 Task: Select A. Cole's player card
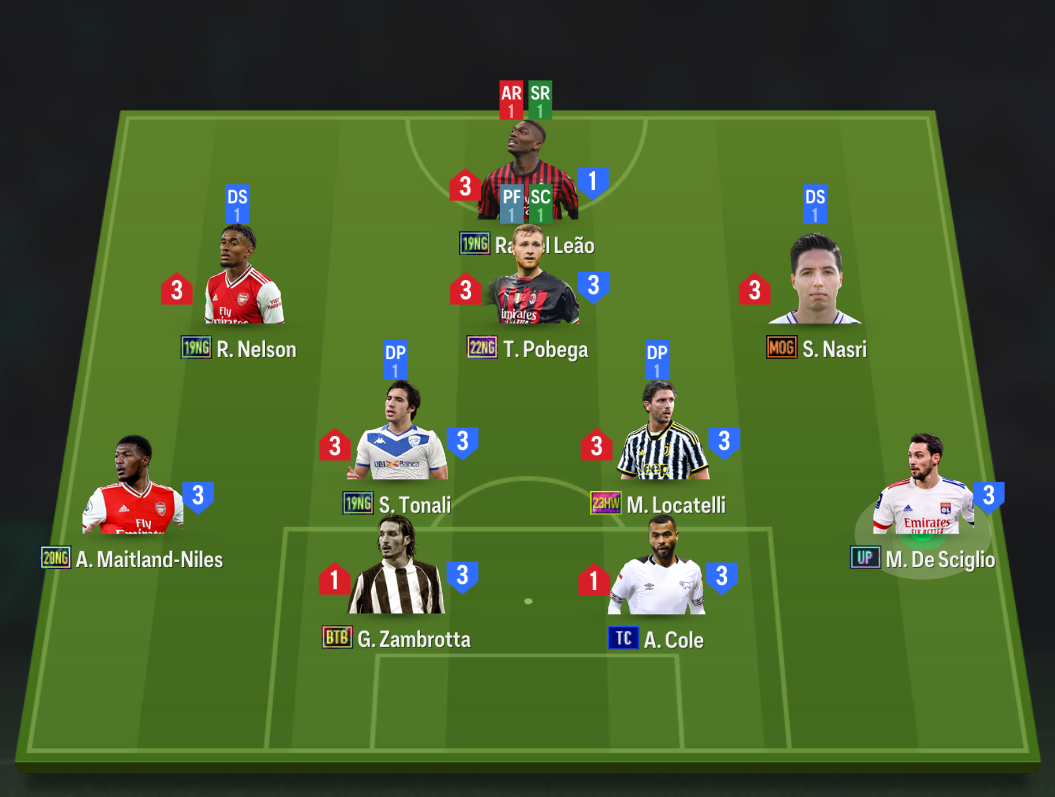click(x=657, y=570)
